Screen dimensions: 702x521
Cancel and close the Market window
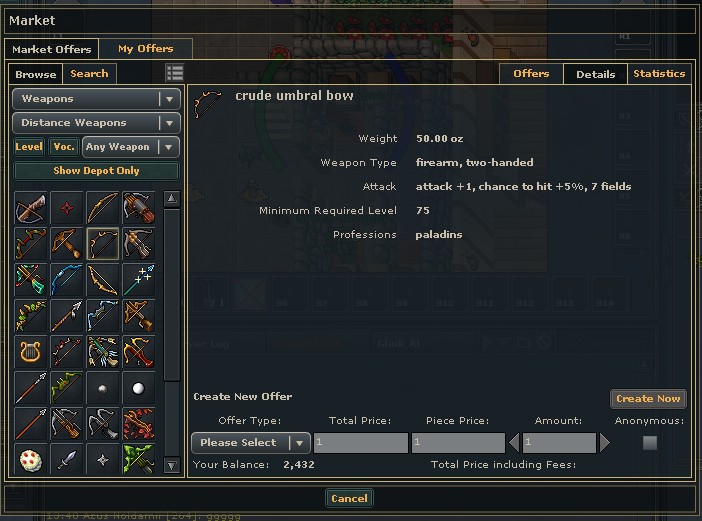(349, 498)
